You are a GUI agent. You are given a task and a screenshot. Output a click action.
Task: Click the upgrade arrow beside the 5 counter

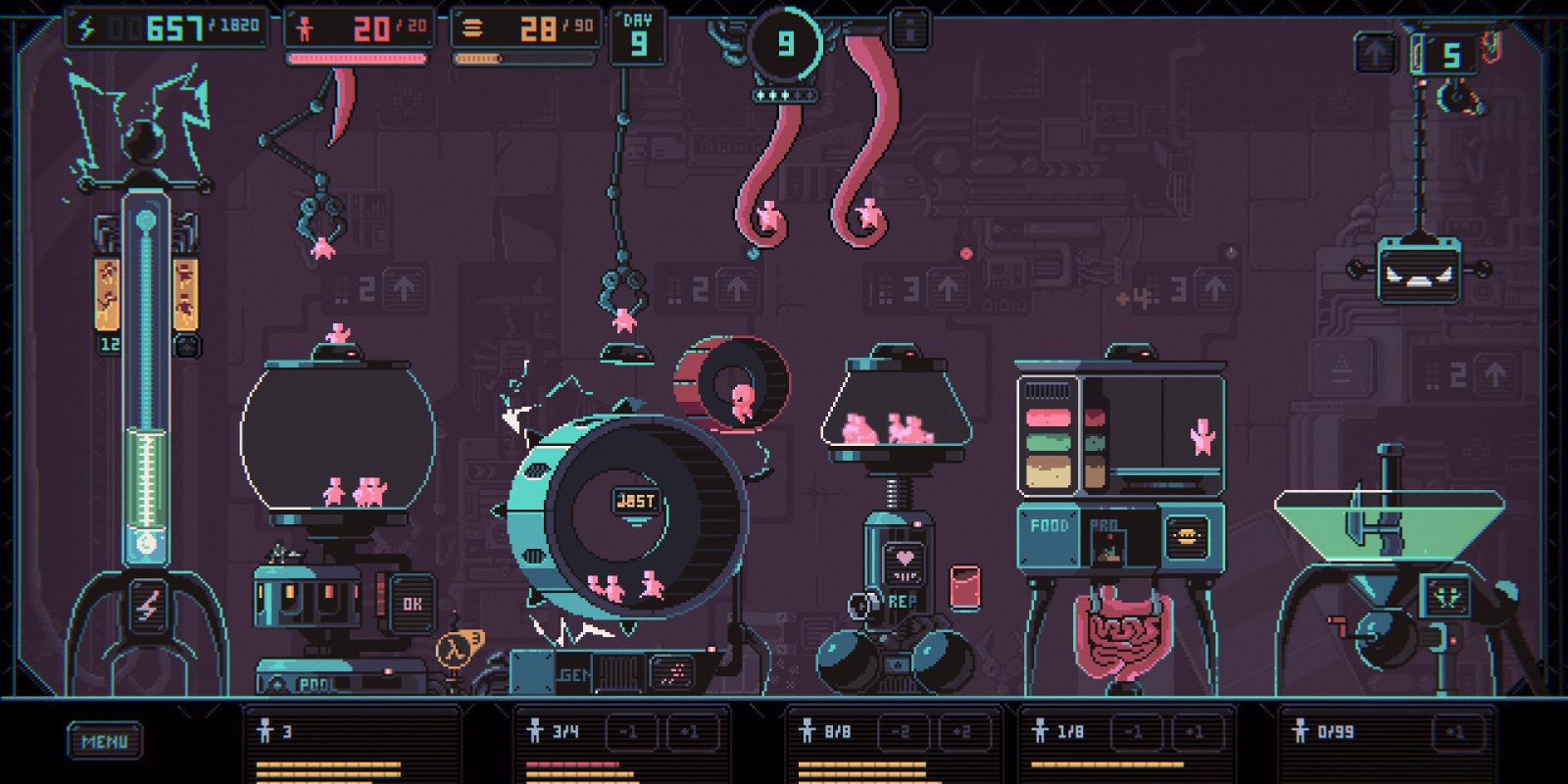tap(1376, 54)
